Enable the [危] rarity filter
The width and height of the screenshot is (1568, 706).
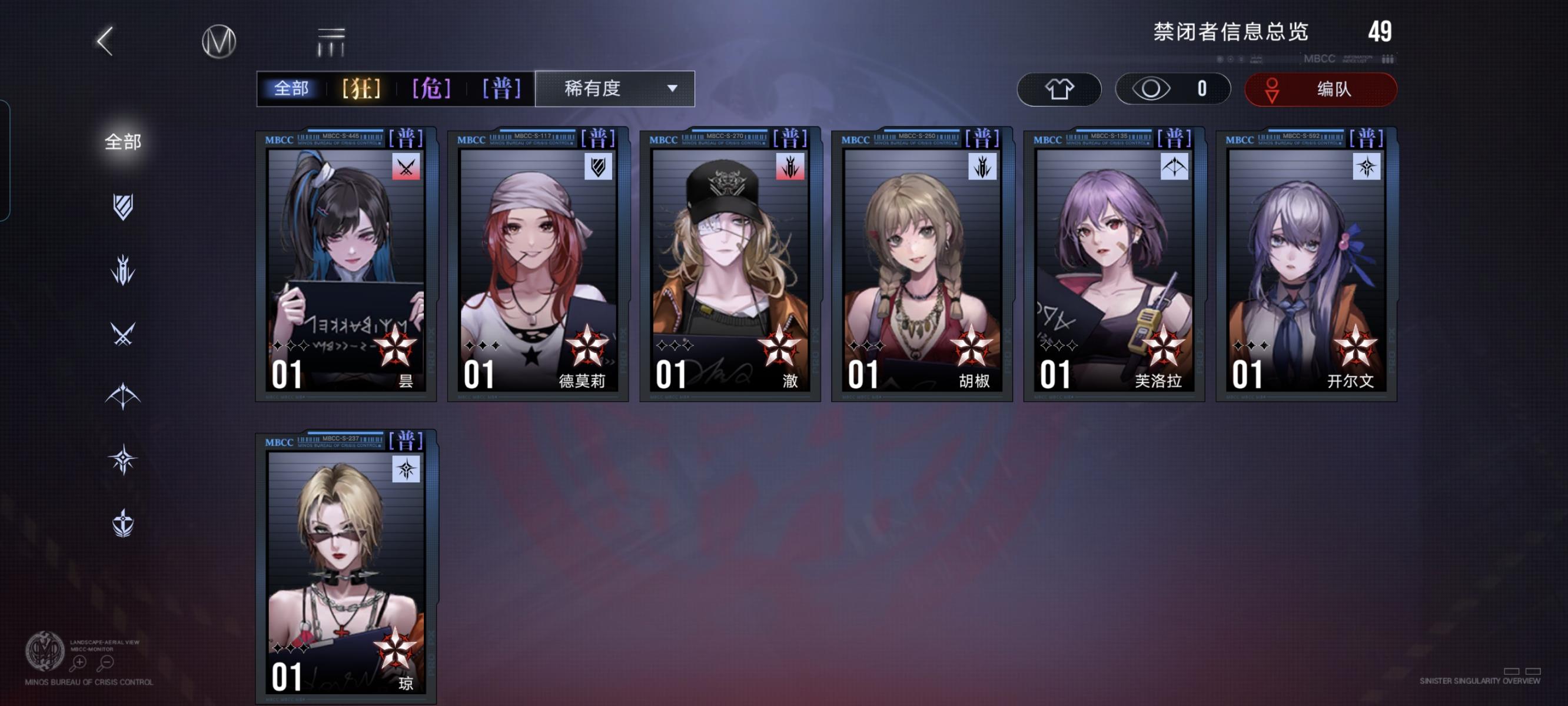(x=433, y=88)
